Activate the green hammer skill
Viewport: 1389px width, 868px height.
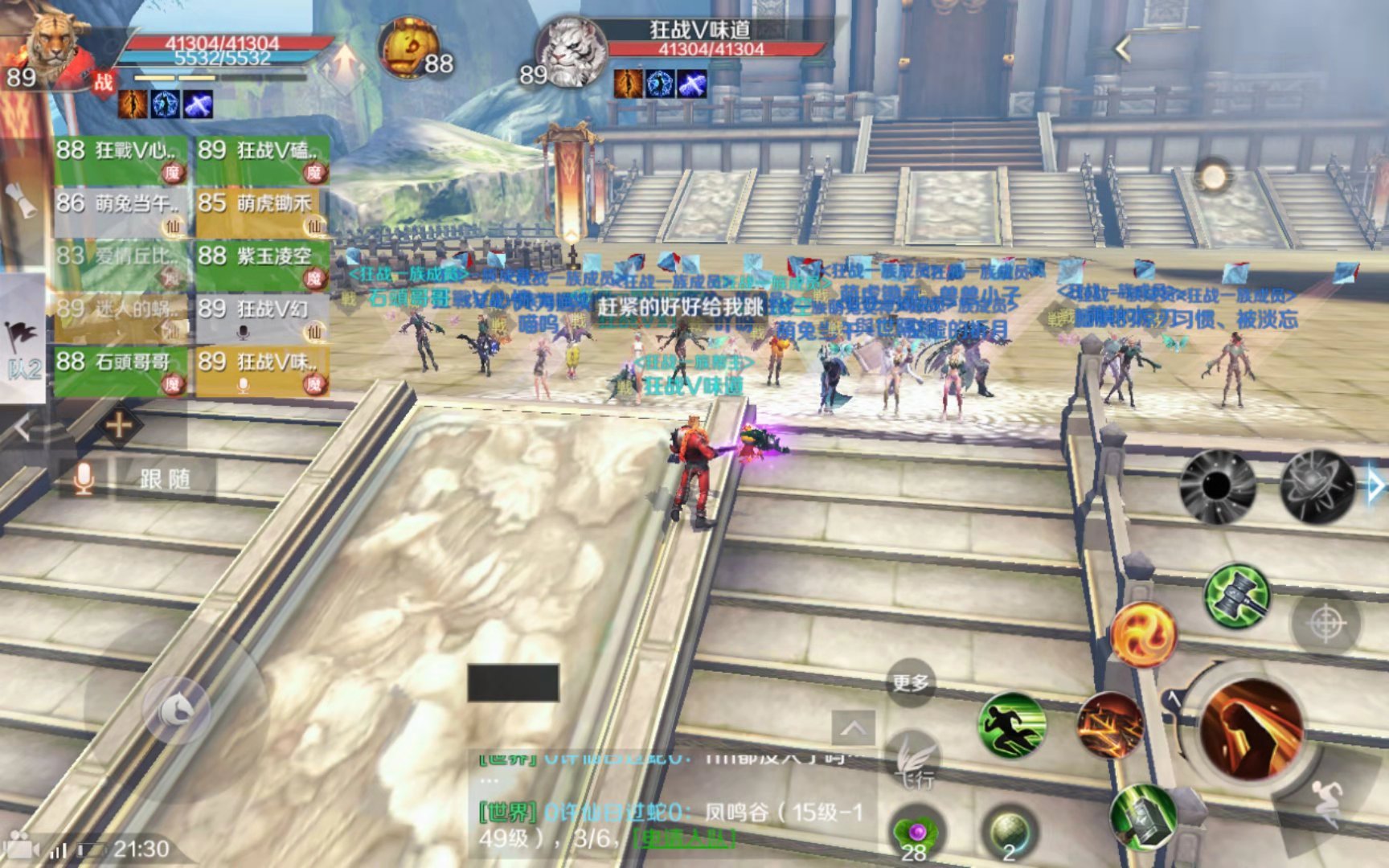pyautogui.click(x=1236, y=596)
